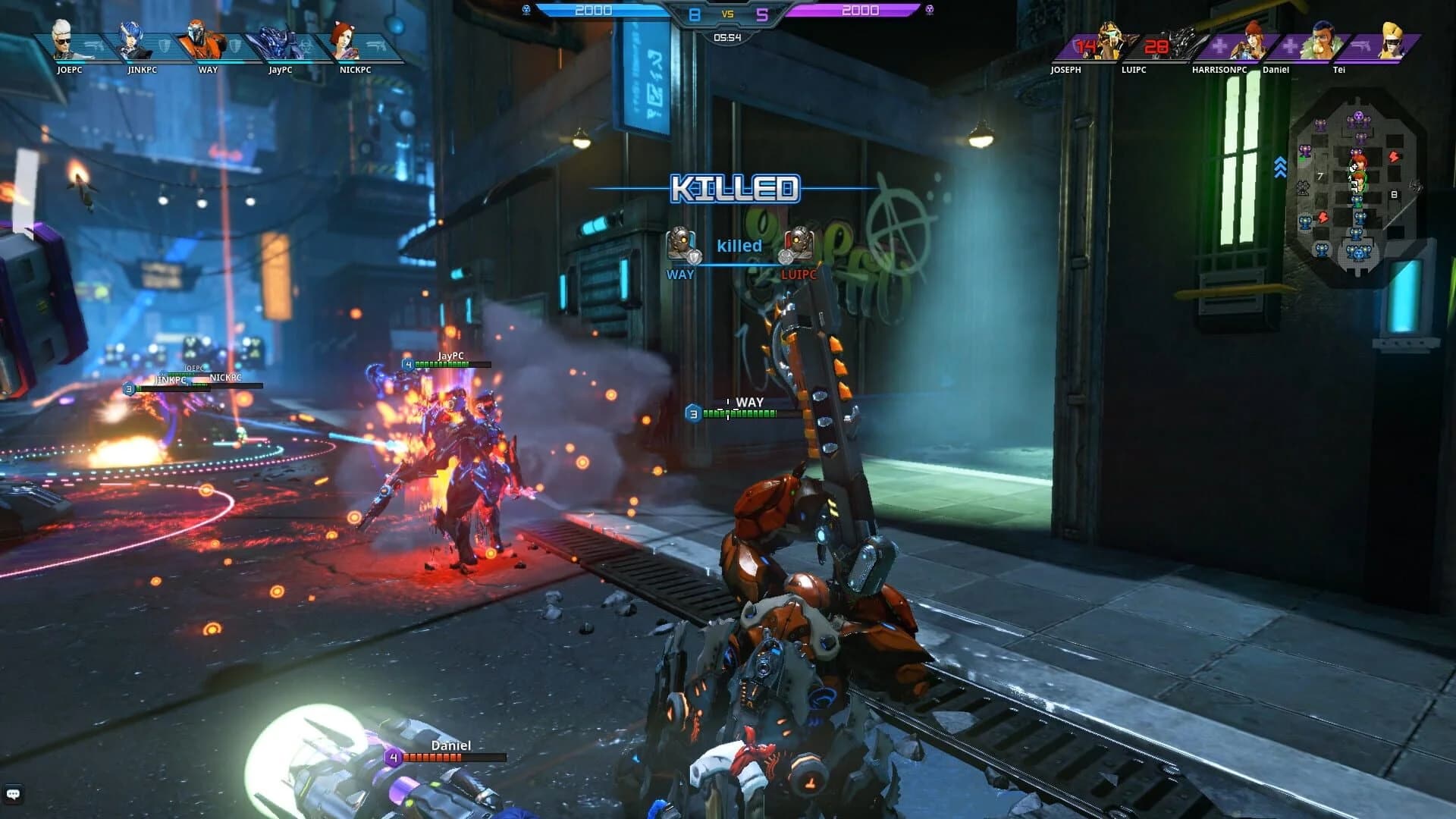This screenshot has width=1456, height=819.
Task: Expand the minimap with the double-chevron arrows
Action: [1279, 168]
